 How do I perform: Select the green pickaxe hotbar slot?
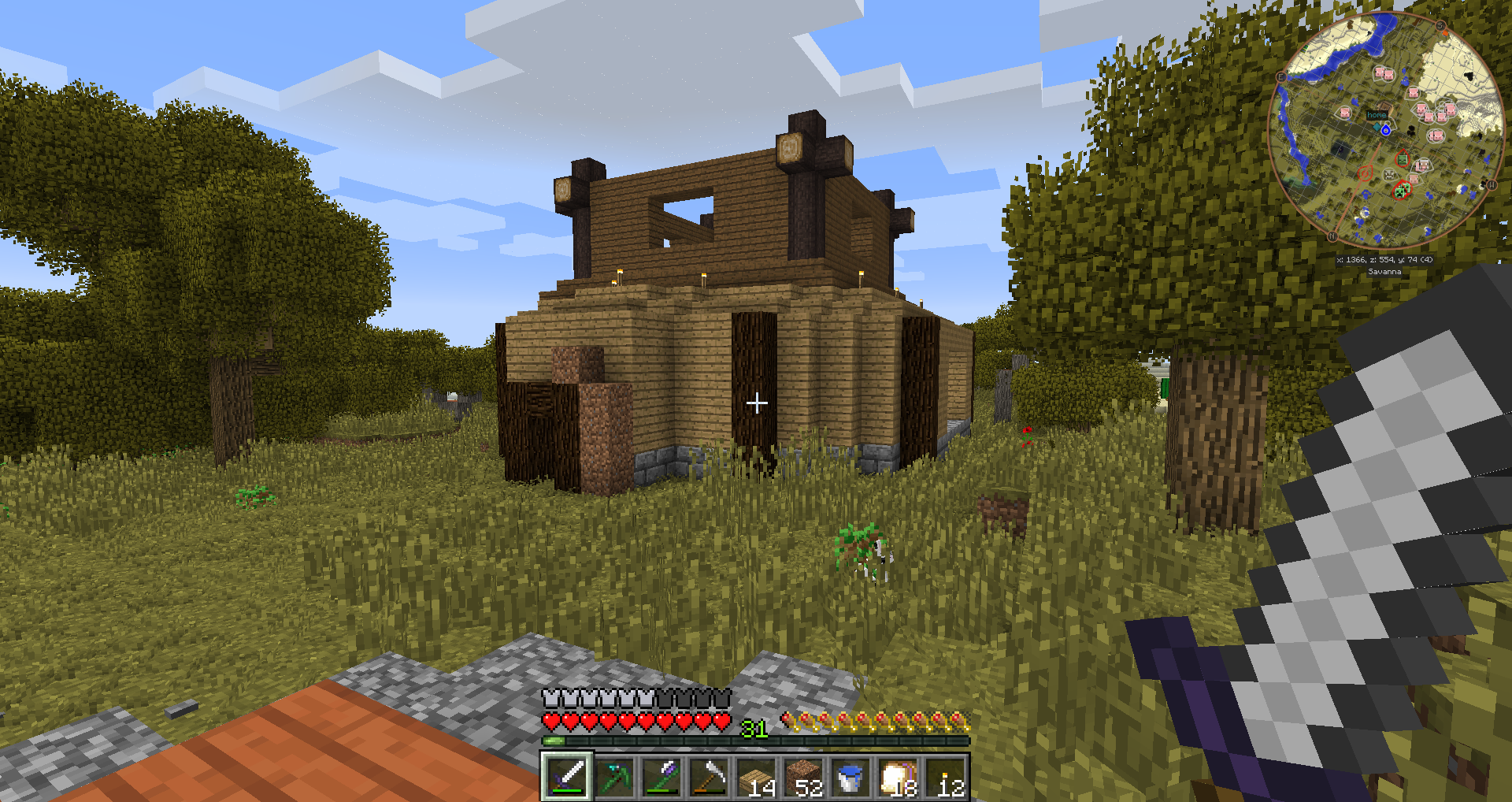(614, 777)
